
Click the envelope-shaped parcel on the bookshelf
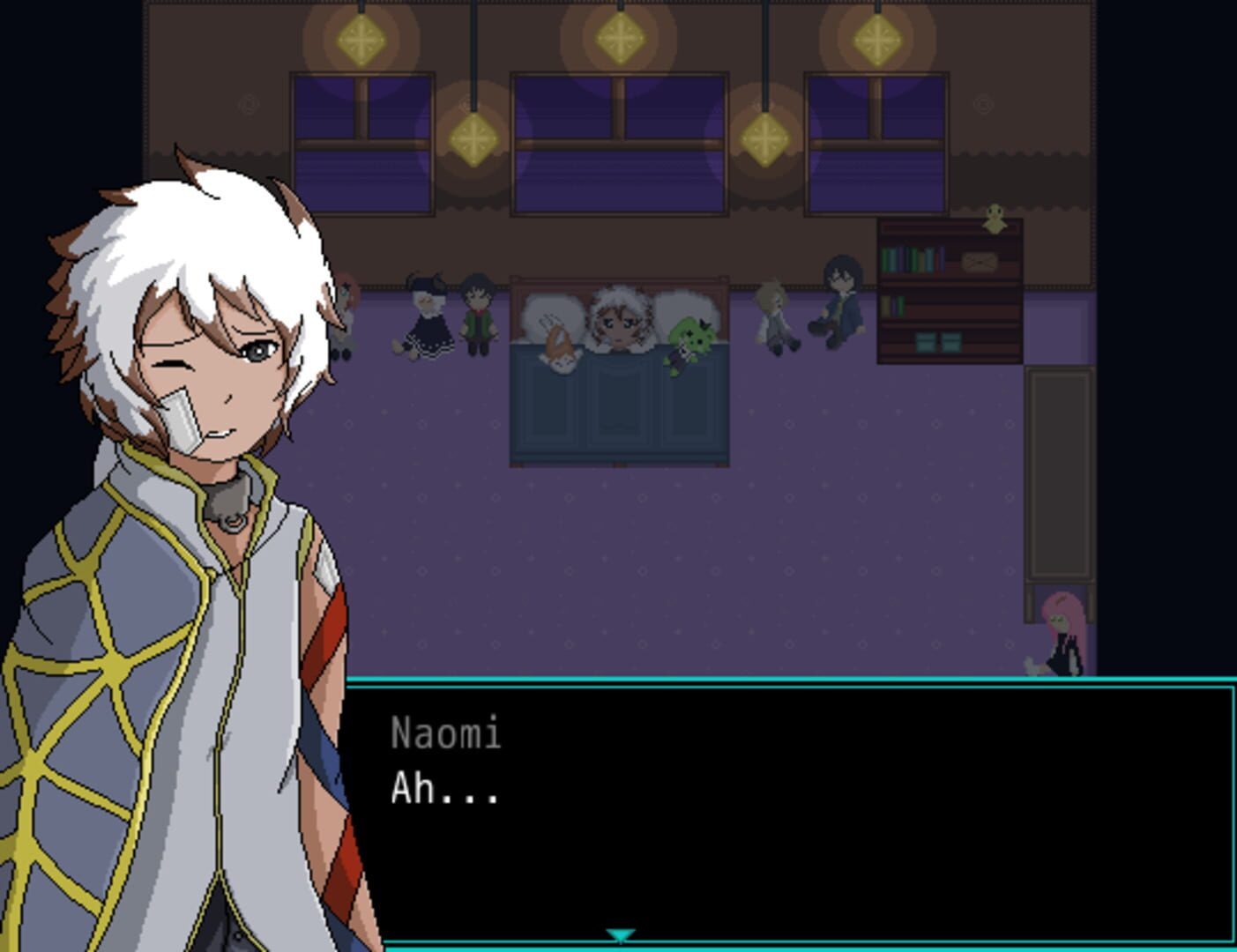click(979, 262)
